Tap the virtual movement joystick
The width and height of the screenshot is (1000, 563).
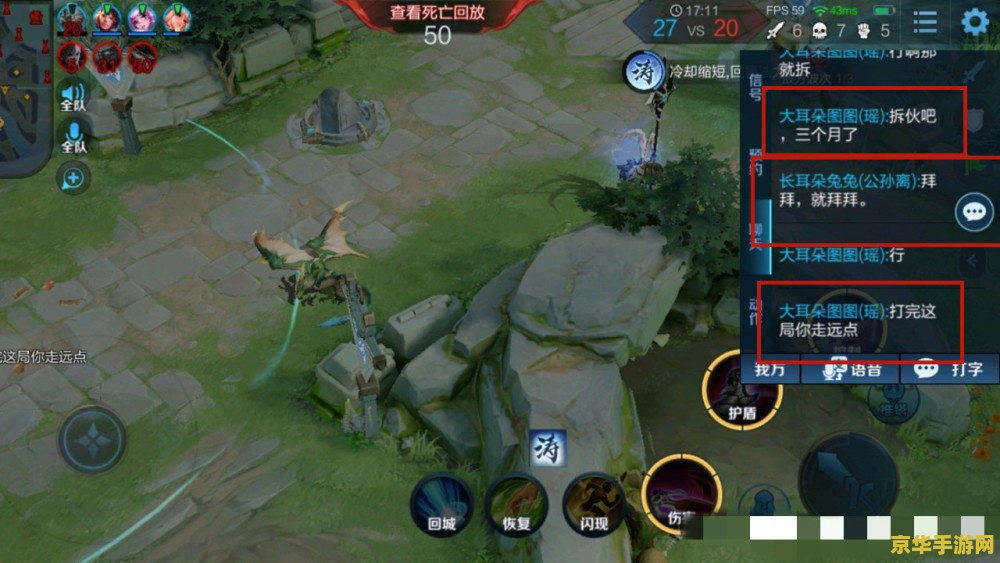tap(92, 439)
